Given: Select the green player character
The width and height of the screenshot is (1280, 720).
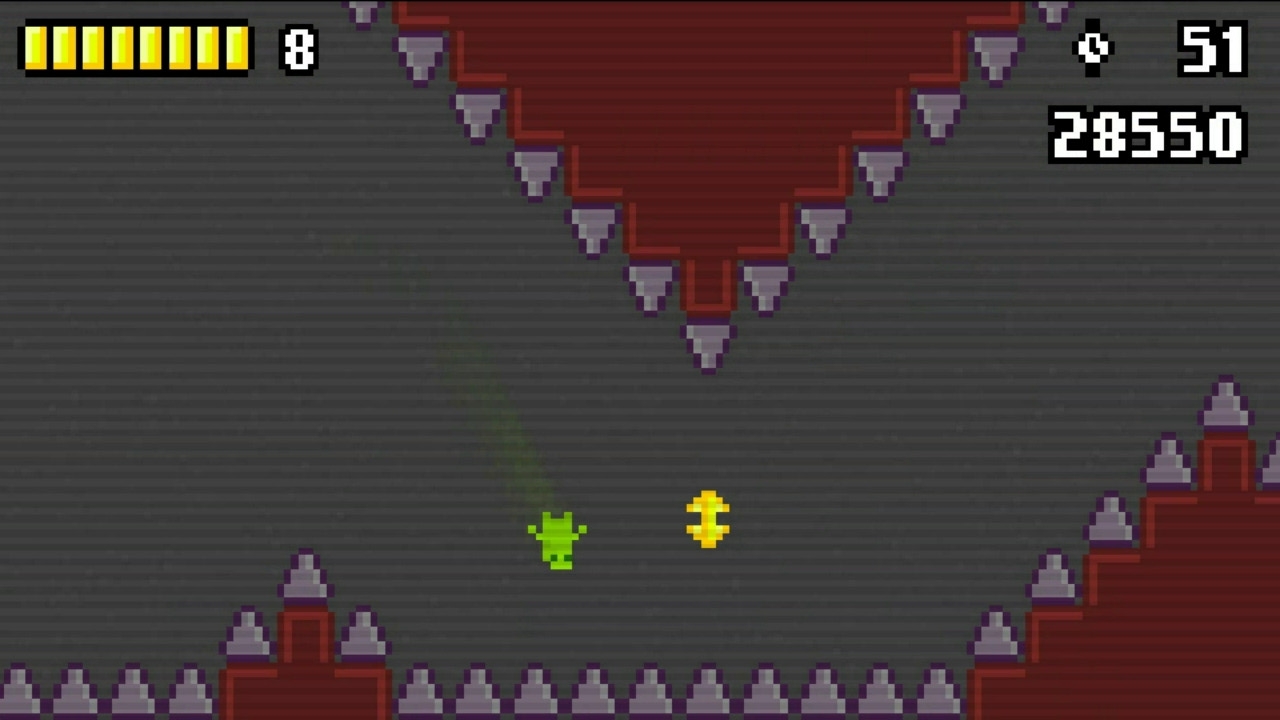Looking at the screenshot, I should point(558,538).
